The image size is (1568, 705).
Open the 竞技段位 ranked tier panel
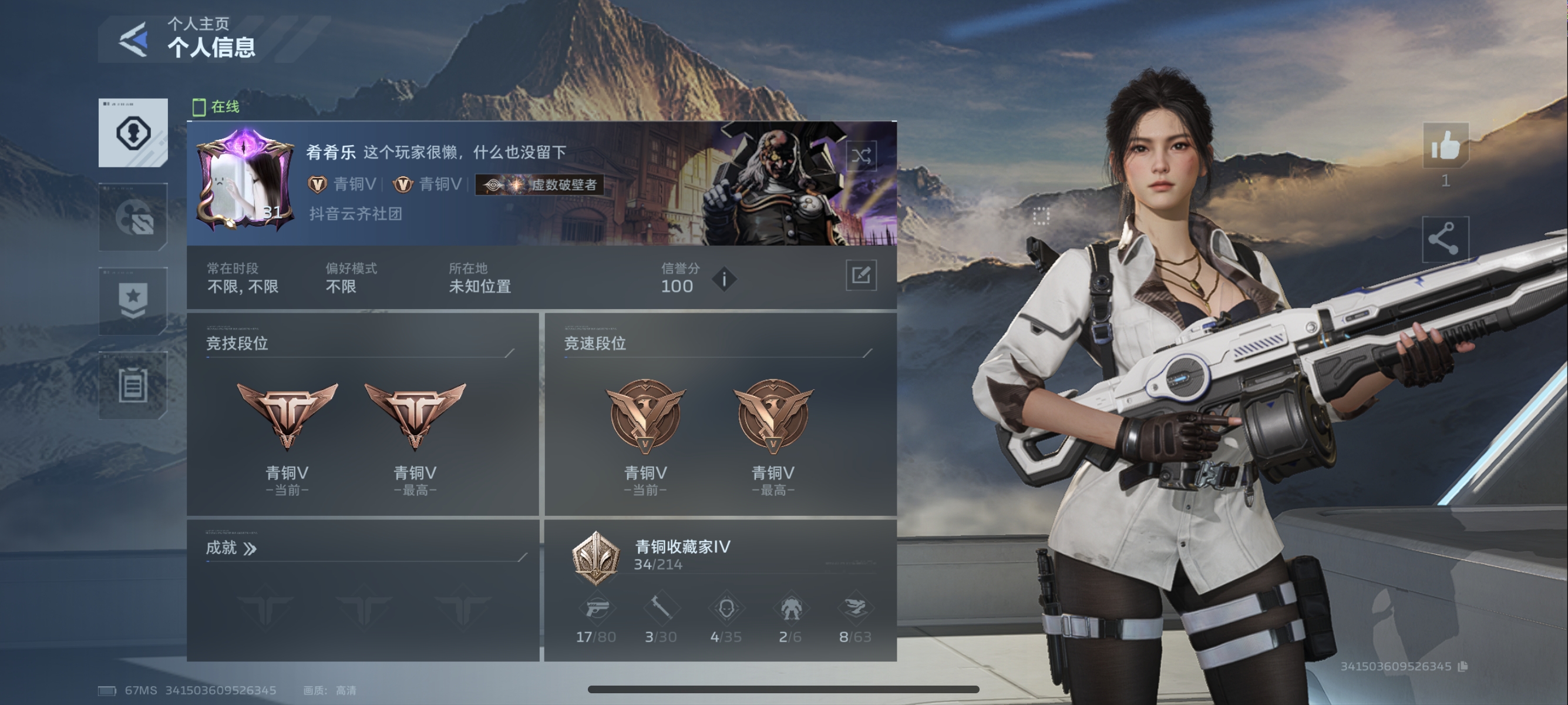point(362,414)
